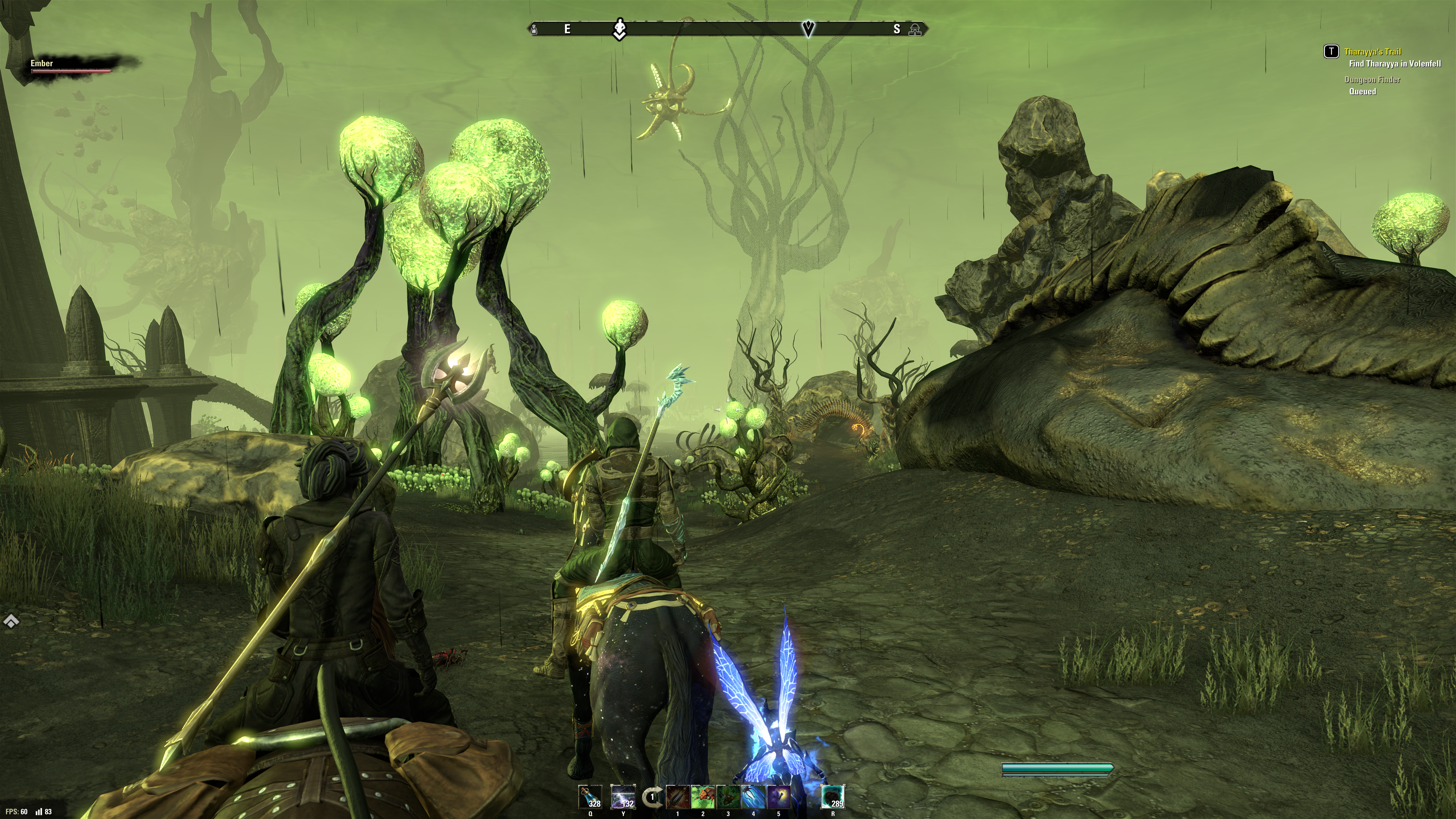This screenshot has height=819, width=1456.
Task: Swap weapon bars with the curved arrow
Action: pos(653,797)
